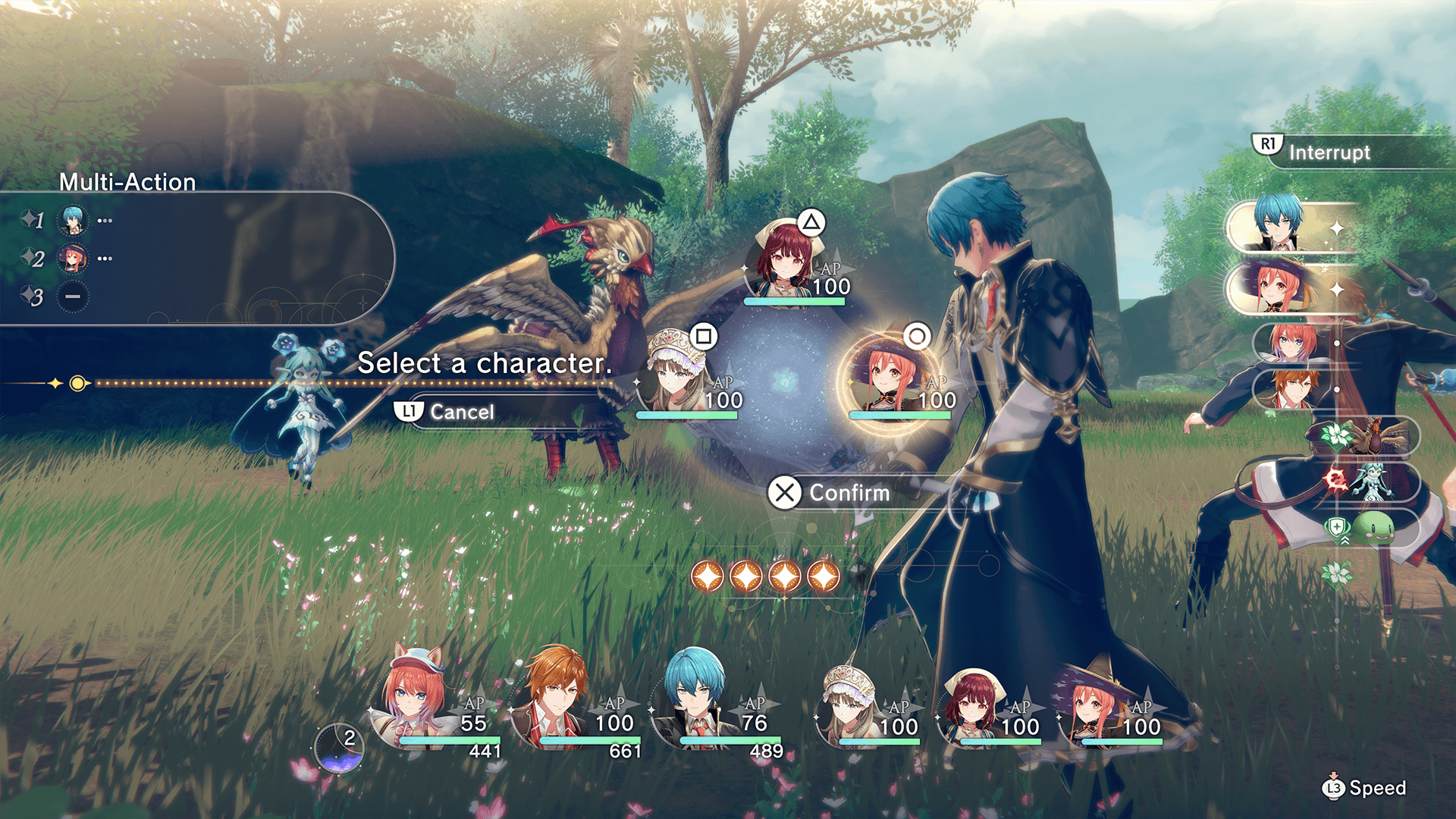Toggle the battle Speed setting
This screenshot has width=1456, height=819.
pyautogui.click(x=1363, y=788)
